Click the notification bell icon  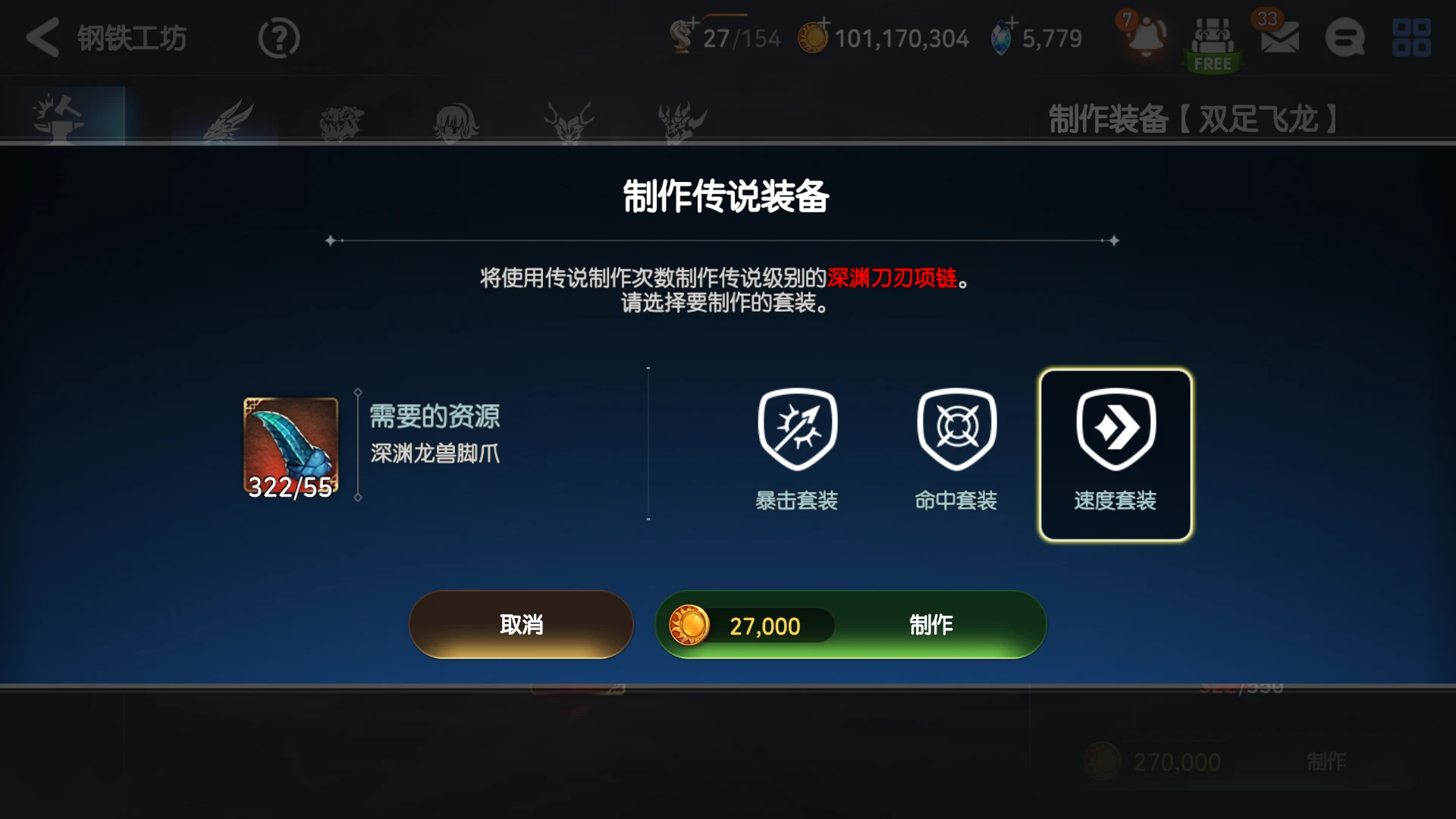(1145, 36)
